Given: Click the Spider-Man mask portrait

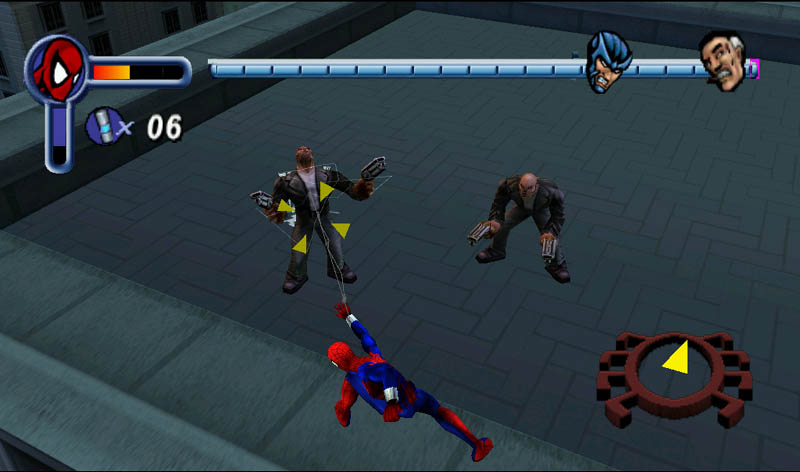Looking at the screenshot, I should [x=57, y=70].
